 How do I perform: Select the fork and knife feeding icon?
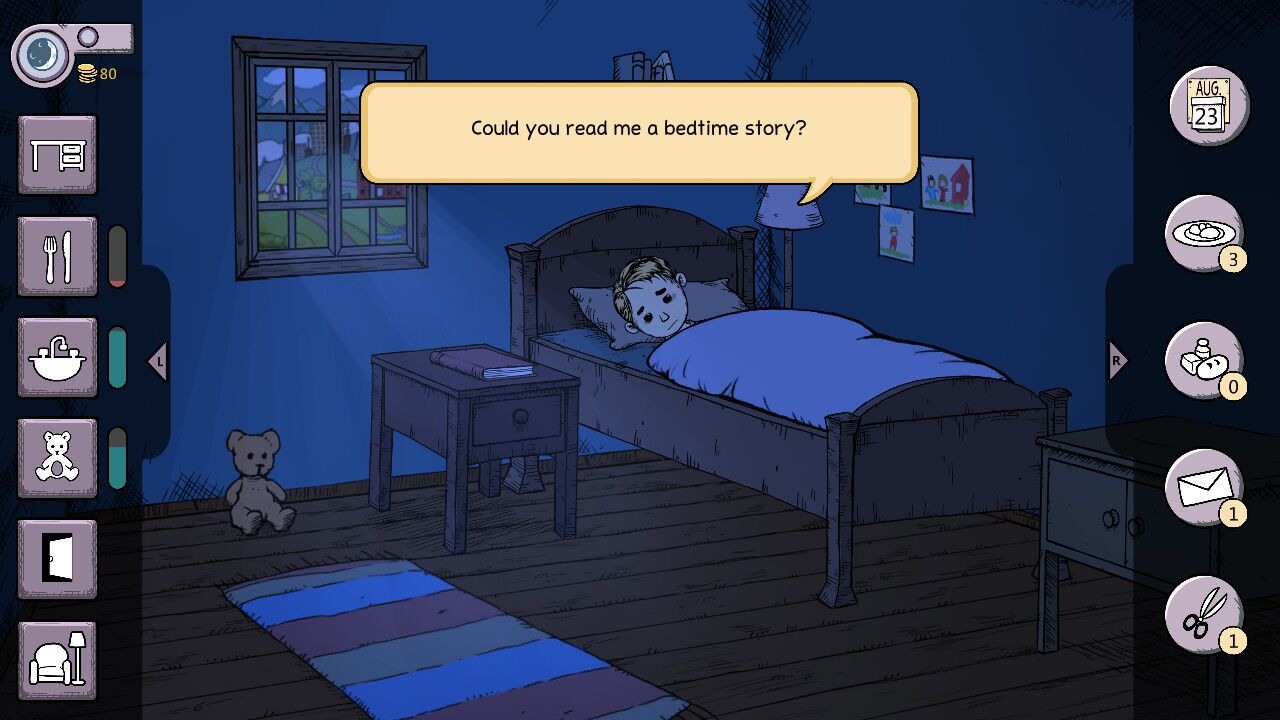tap(57, 256)
